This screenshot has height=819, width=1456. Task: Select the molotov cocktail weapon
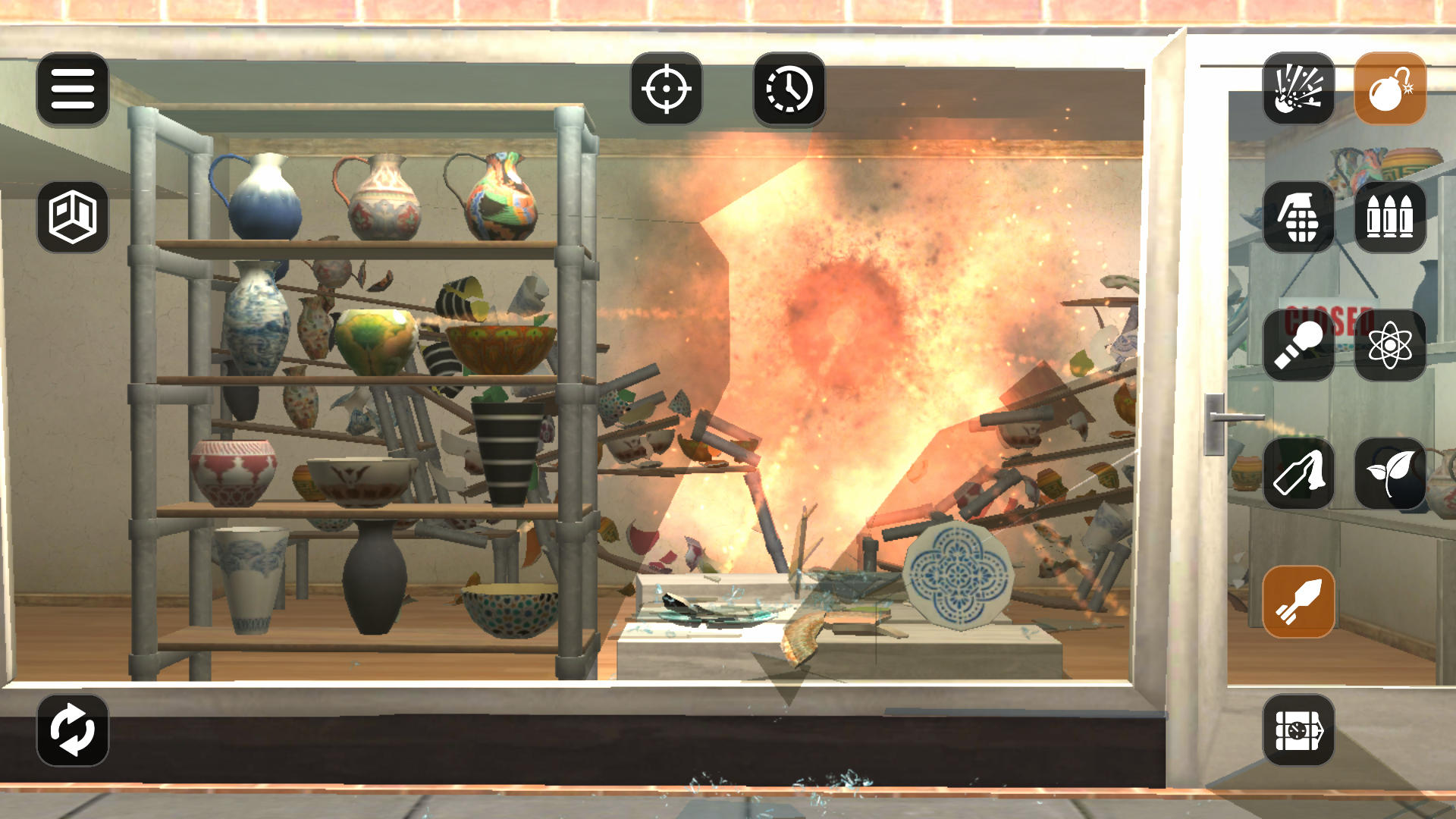pyautogui.click(x=1298, y=472)
